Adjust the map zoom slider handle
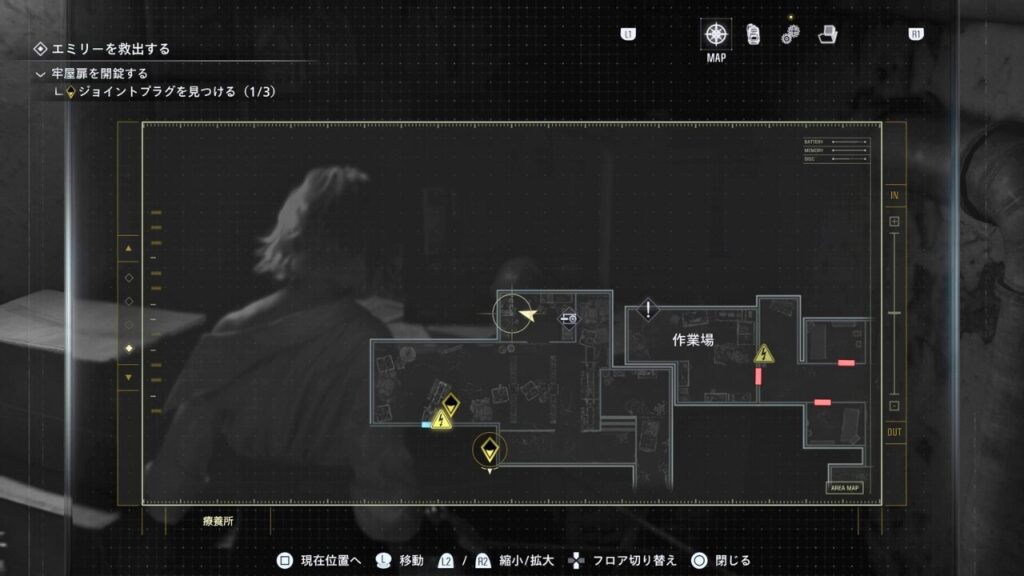Screen dimensions: 1024x576 pos(894,314)
